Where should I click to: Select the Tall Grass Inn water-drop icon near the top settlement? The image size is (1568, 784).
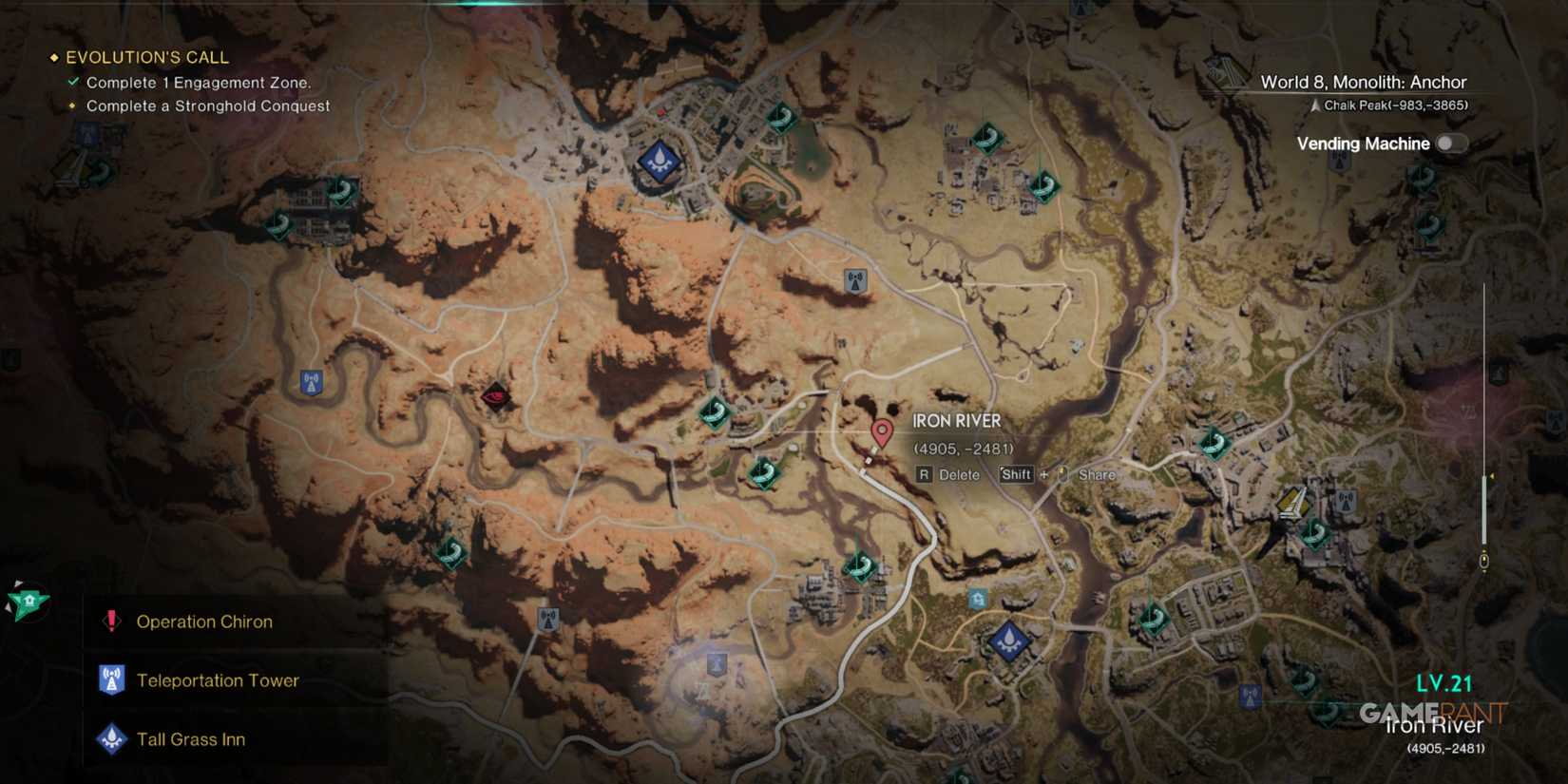coord(658,160)
